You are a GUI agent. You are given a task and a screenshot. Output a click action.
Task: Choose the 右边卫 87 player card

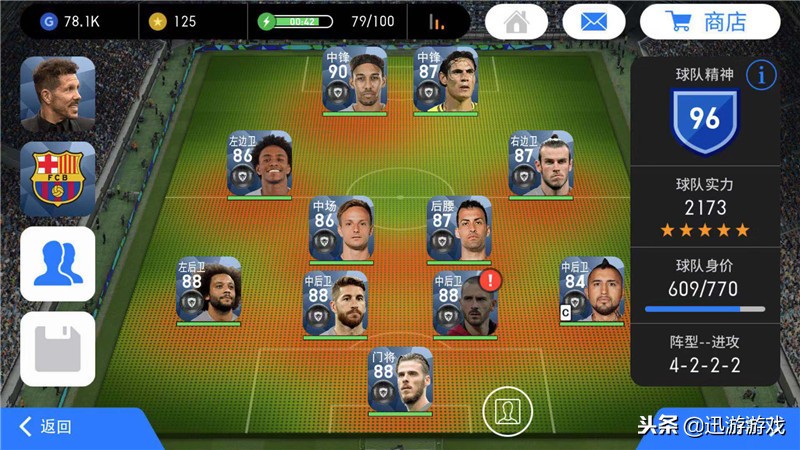tap(540, 164)
